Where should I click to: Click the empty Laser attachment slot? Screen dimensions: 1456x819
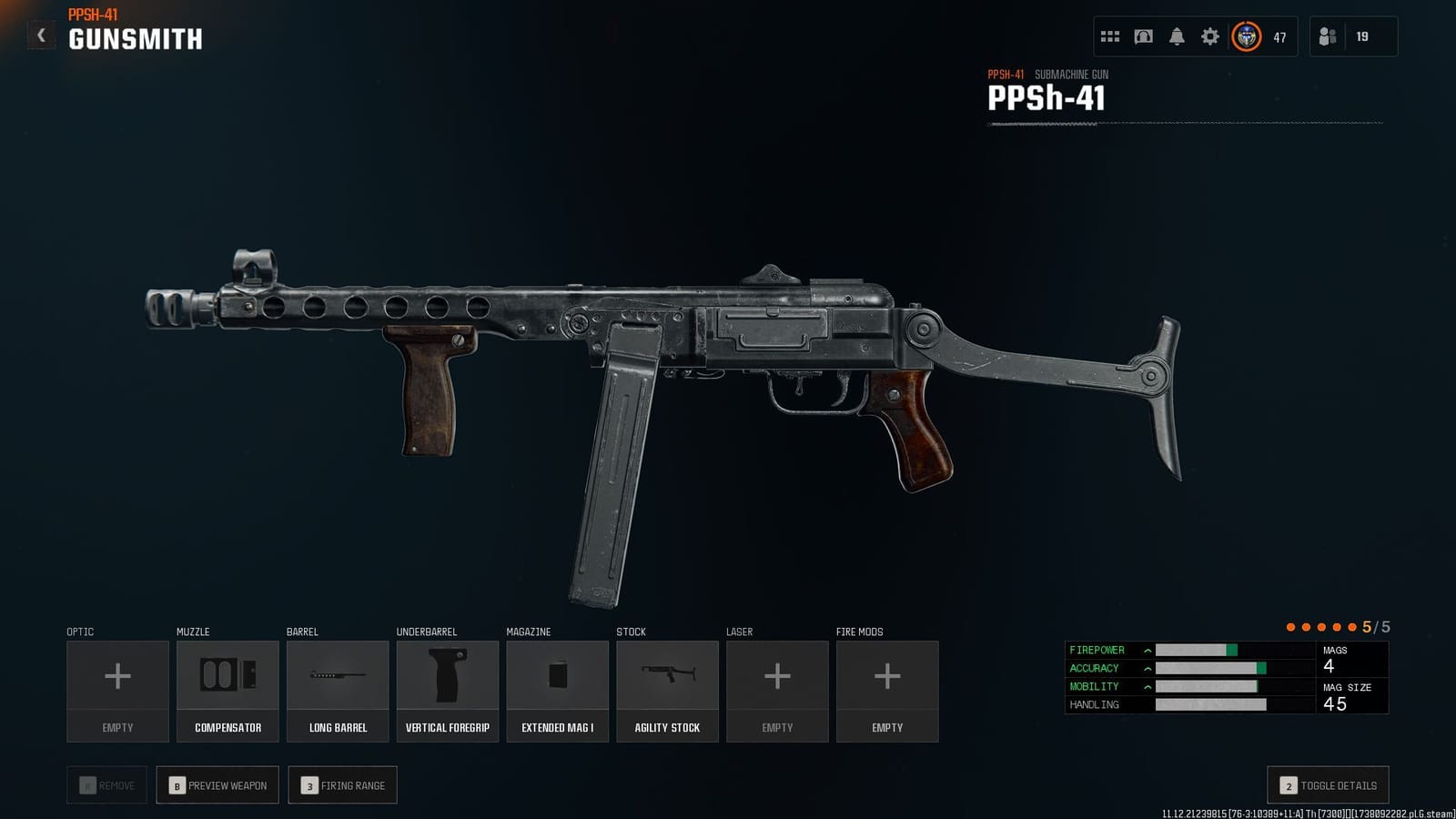pyautogui.click(x=777, y=689)
